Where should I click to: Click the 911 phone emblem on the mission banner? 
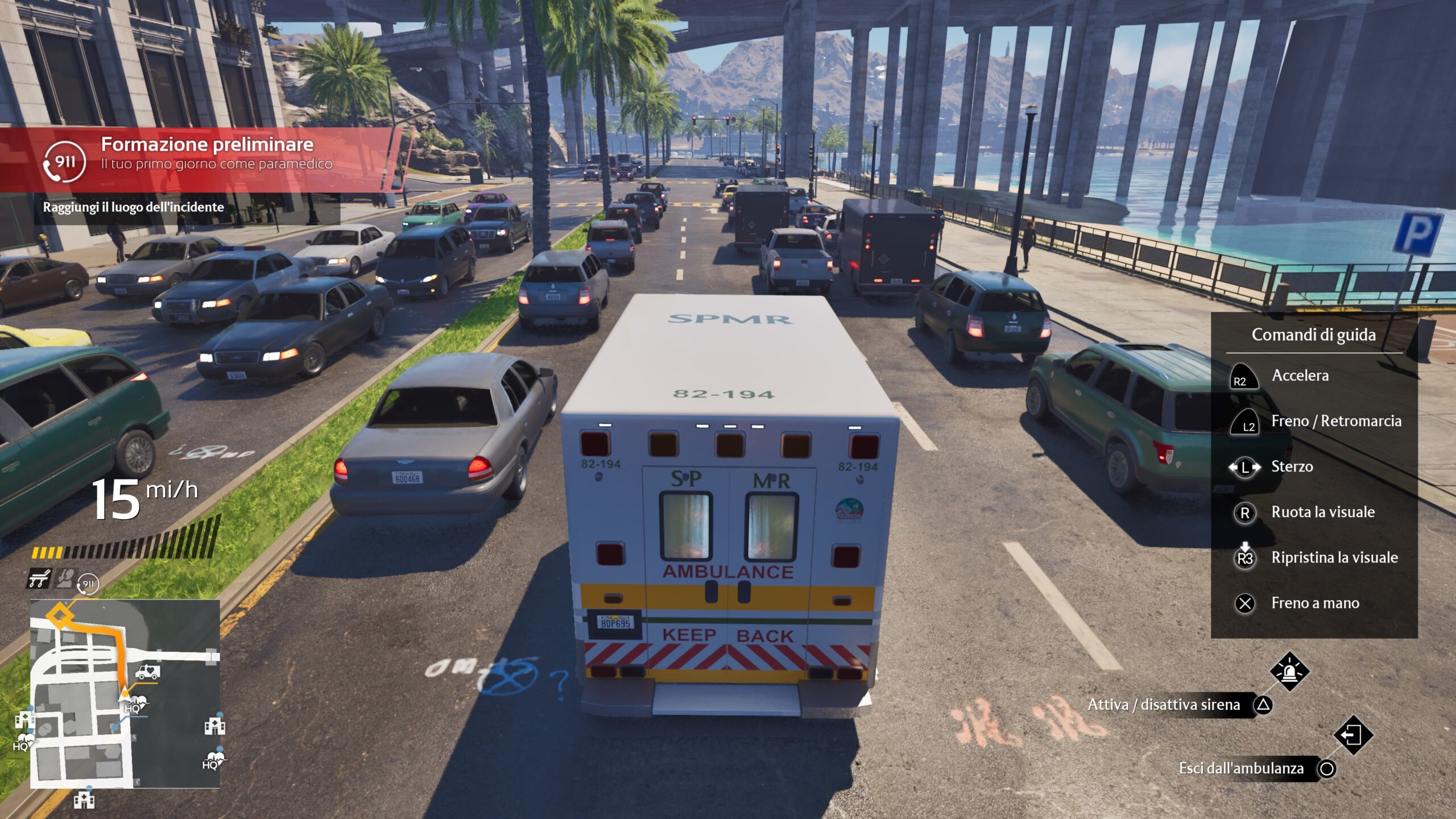(64, 162)
